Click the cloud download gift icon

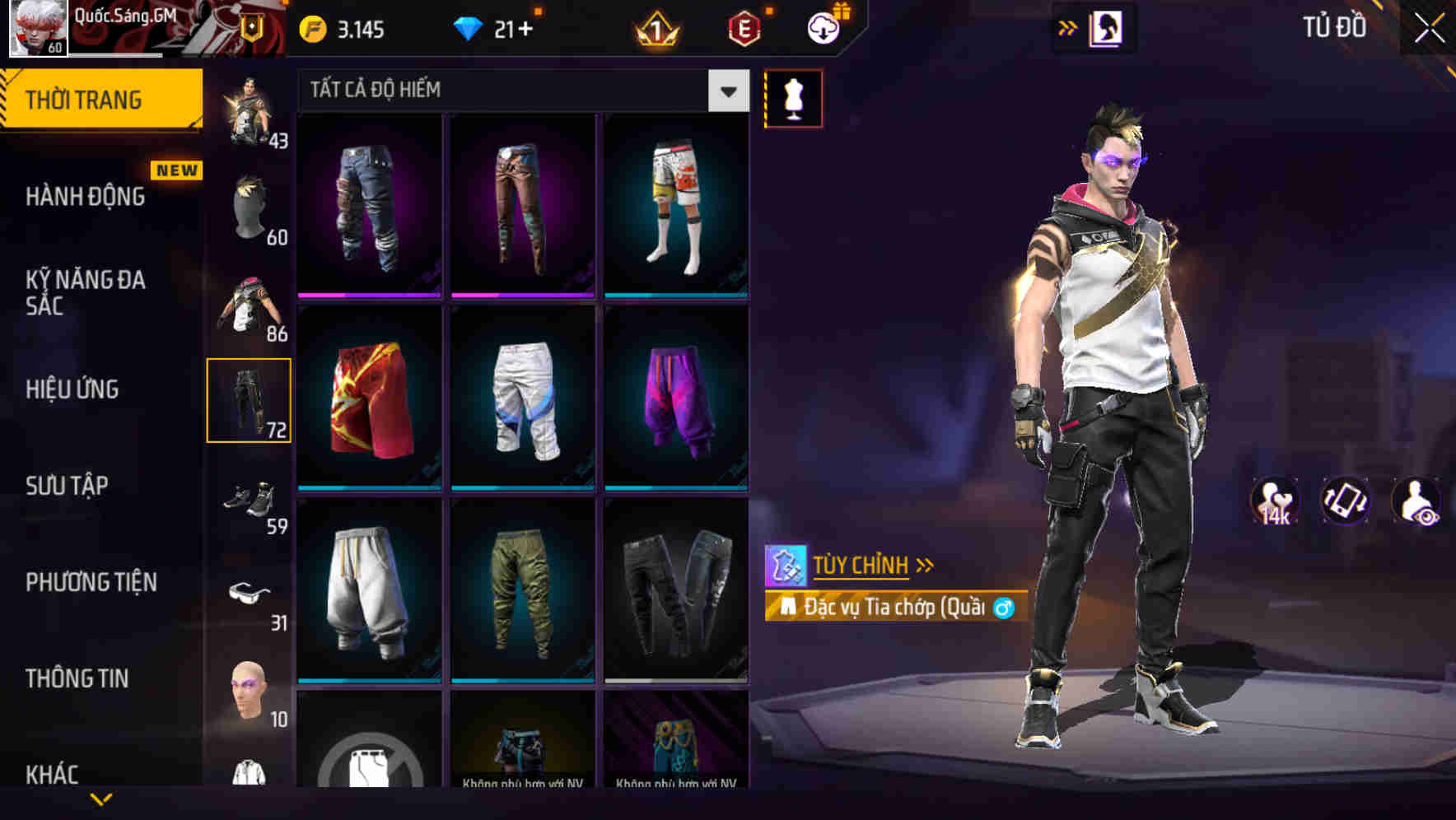click(821, 27)
